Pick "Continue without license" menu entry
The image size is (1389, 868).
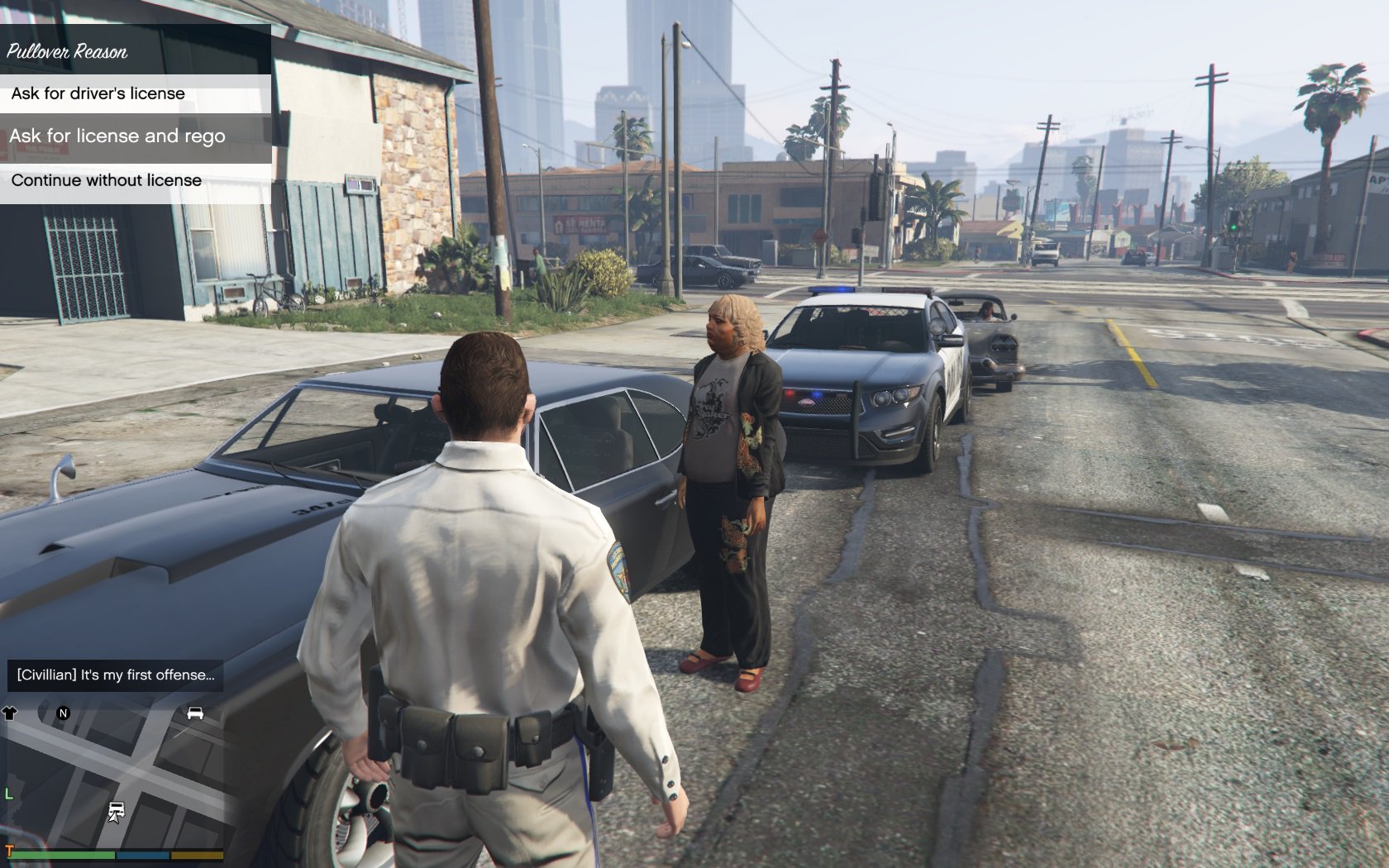(136, 180)
